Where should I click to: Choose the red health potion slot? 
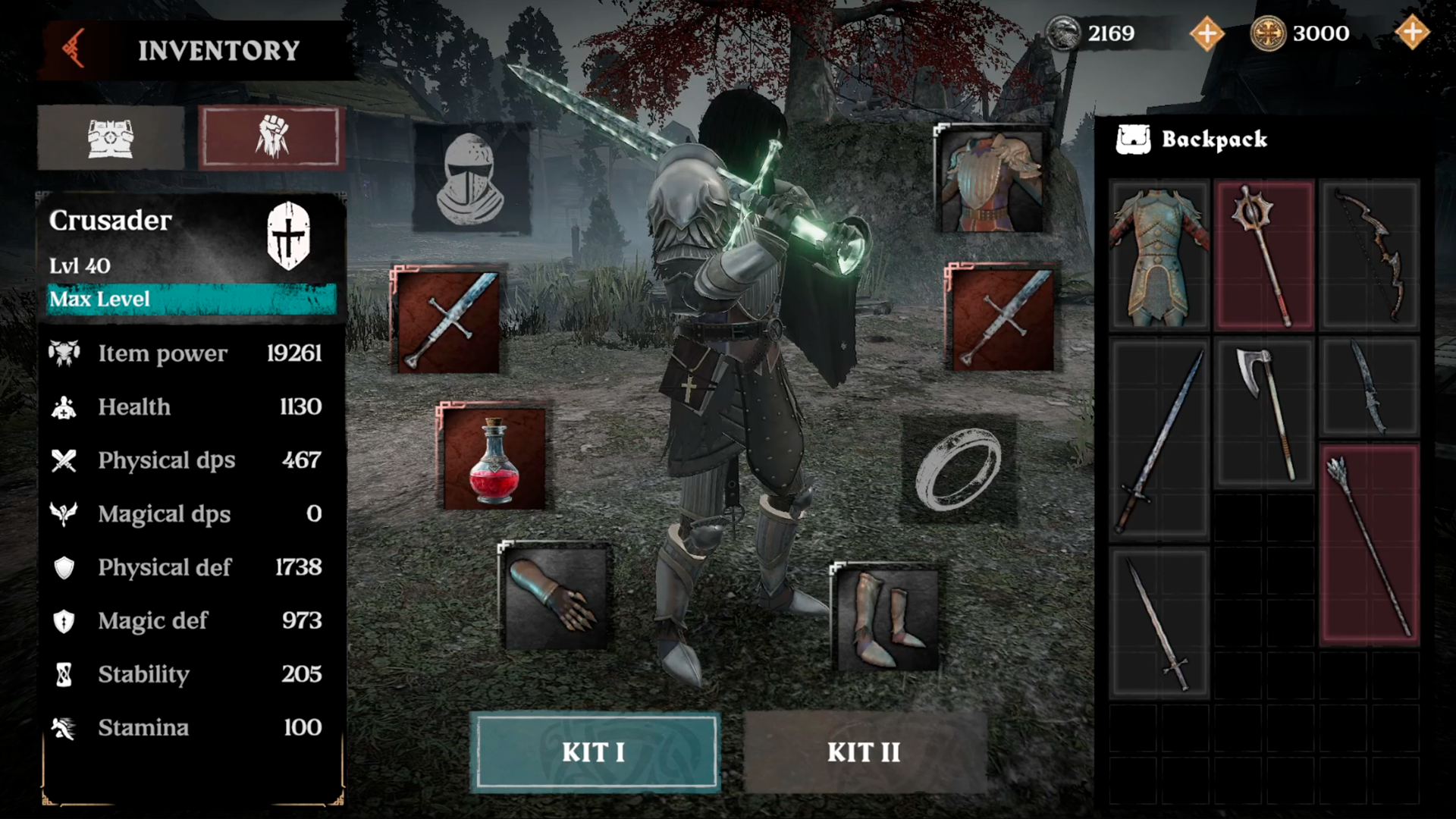click(494, 458)
